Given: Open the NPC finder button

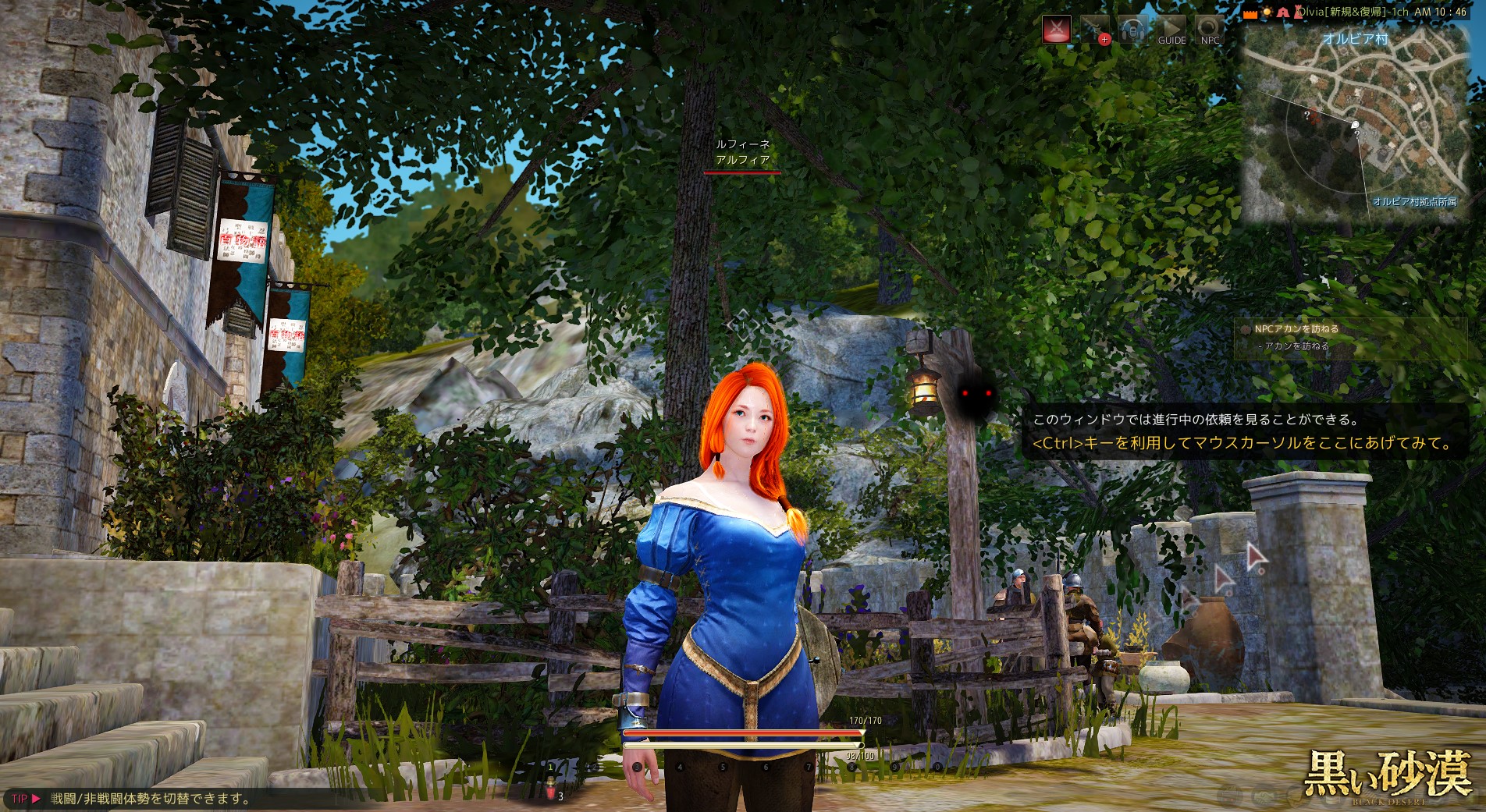Looking at the screenshot, I should coord(1209,30).
